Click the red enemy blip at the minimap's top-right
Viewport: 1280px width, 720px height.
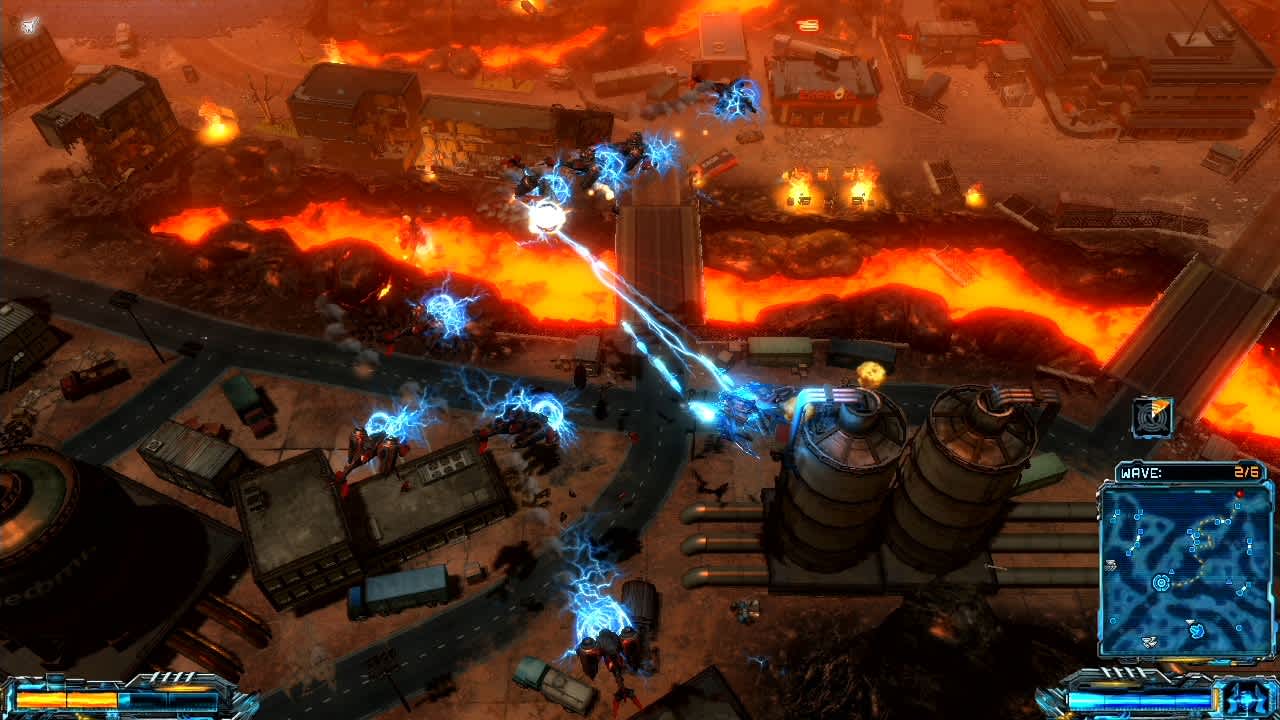click(x=1240, y=493)
